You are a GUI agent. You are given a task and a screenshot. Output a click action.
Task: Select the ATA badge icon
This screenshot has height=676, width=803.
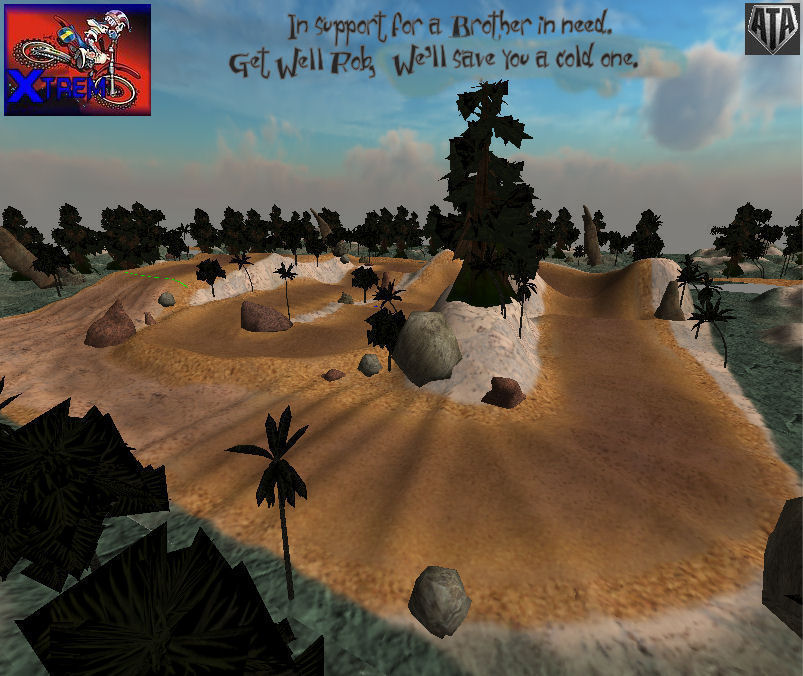(772, 29)
